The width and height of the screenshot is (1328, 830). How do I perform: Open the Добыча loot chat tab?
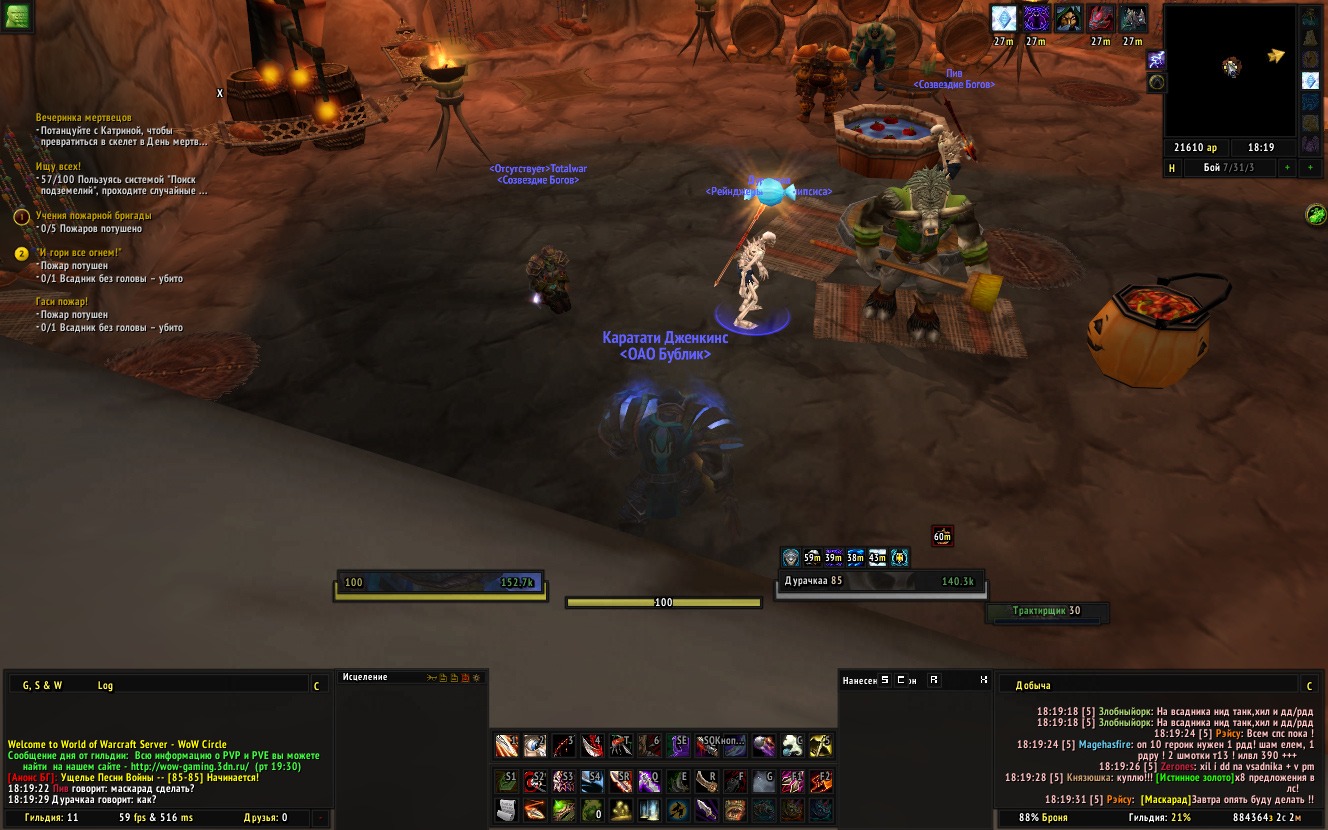pos(1033,685)
